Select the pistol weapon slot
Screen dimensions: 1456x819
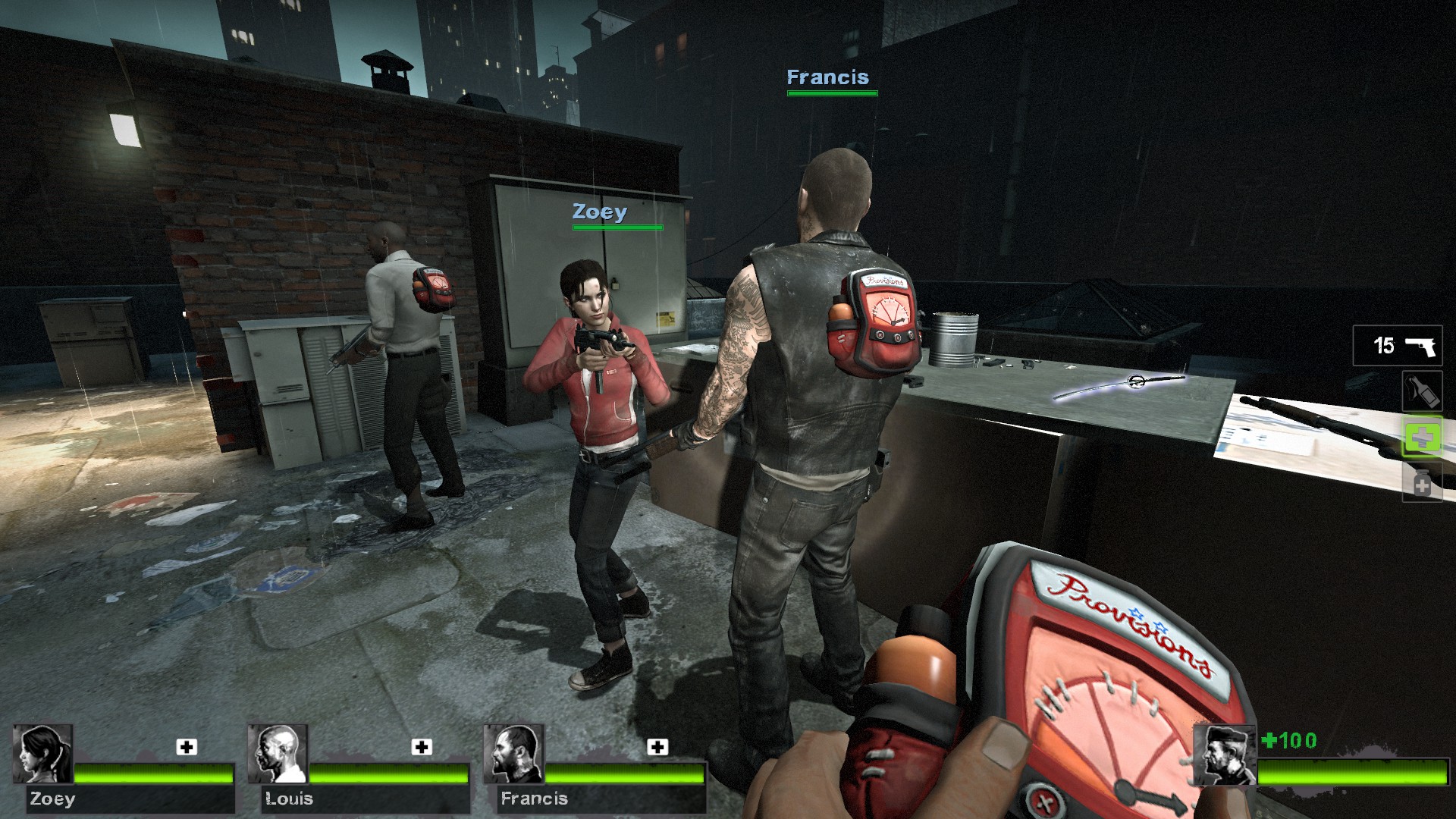point(1398,346)
